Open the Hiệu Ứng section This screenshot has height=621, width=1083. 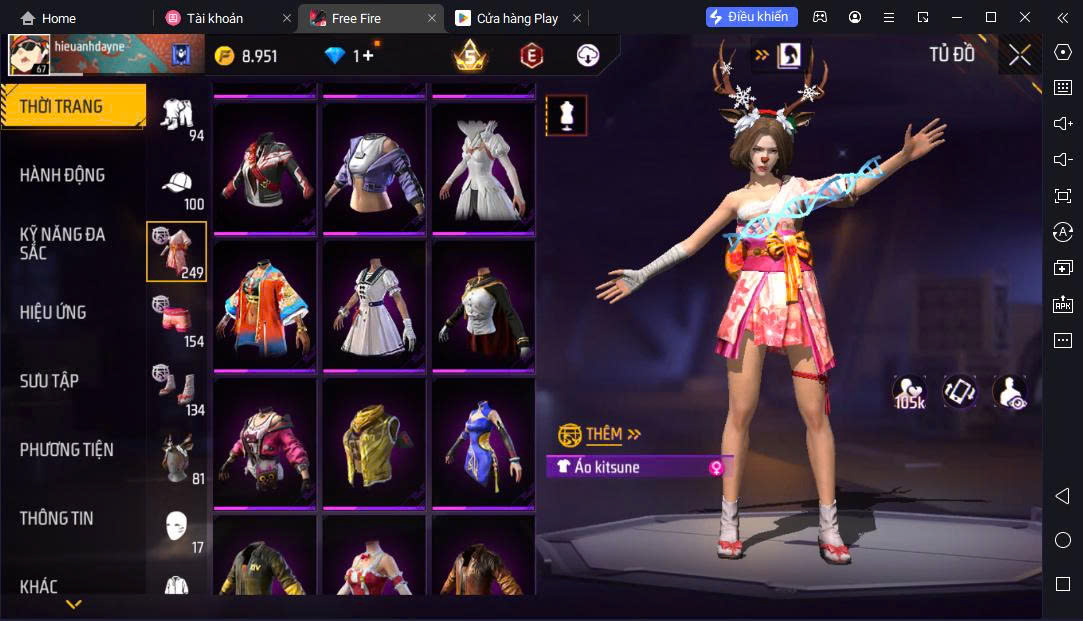click(53, 312)
